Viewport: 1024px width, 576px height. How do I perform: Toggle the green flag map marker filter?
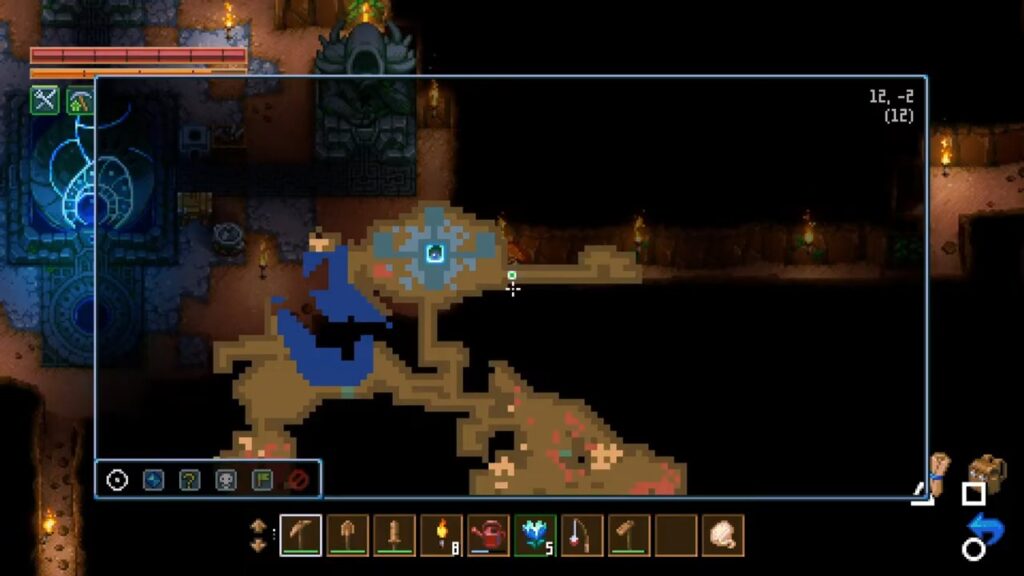(x=262, y=480)
